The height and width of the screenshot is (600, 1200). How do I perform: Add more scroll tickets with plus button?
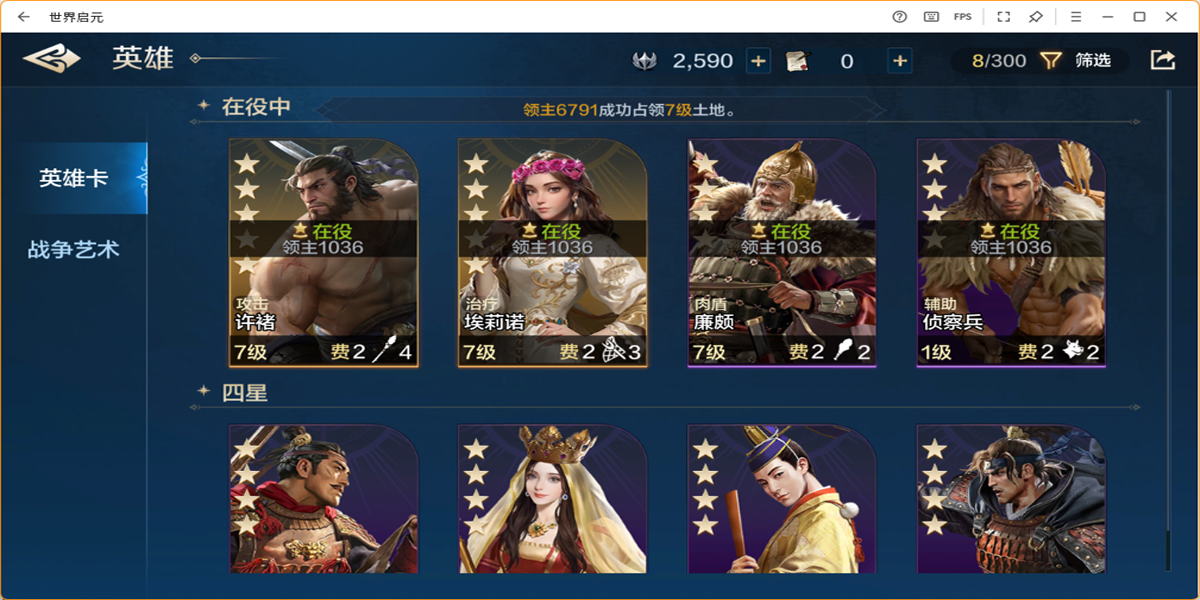coord(900,61)
